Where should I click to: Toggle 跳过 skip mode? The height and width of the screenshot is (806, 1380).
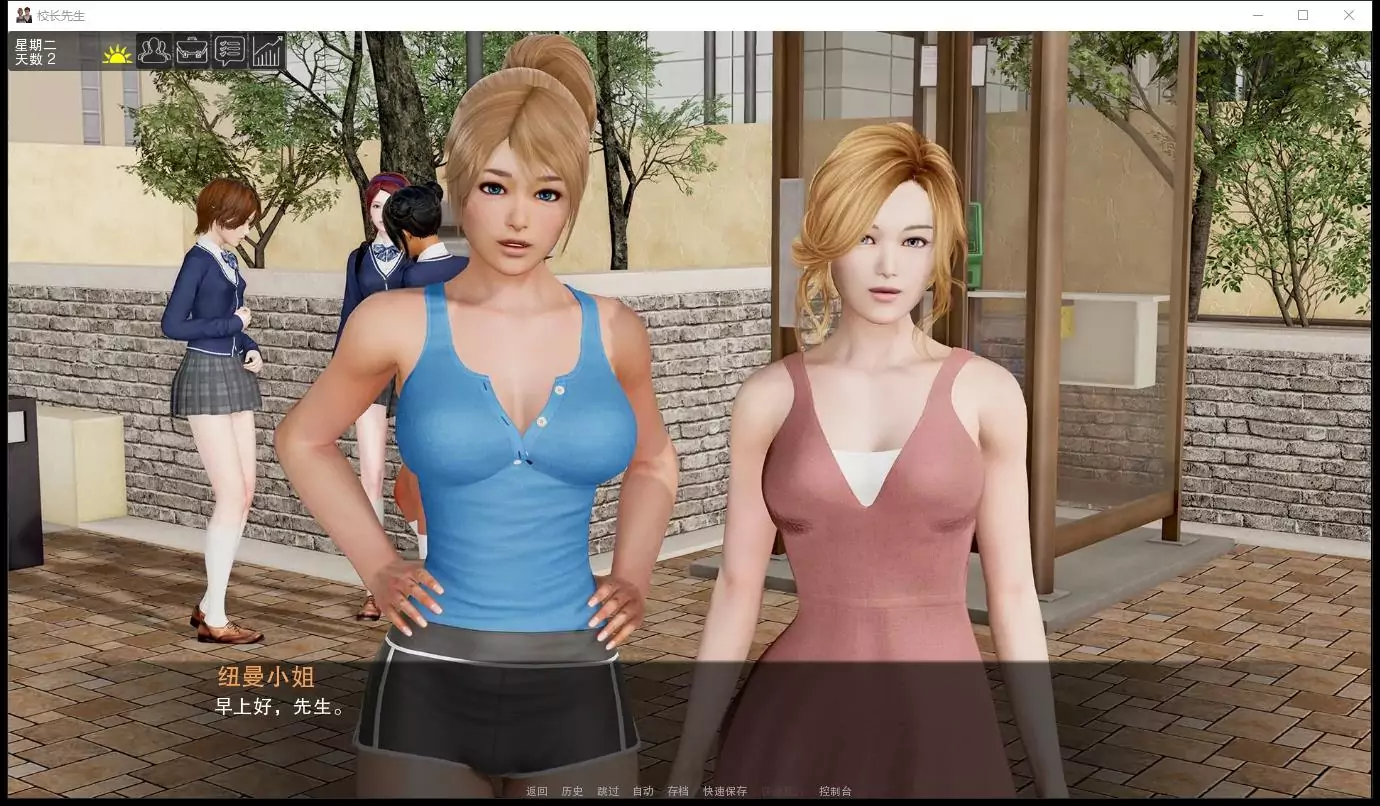(607, 790)
